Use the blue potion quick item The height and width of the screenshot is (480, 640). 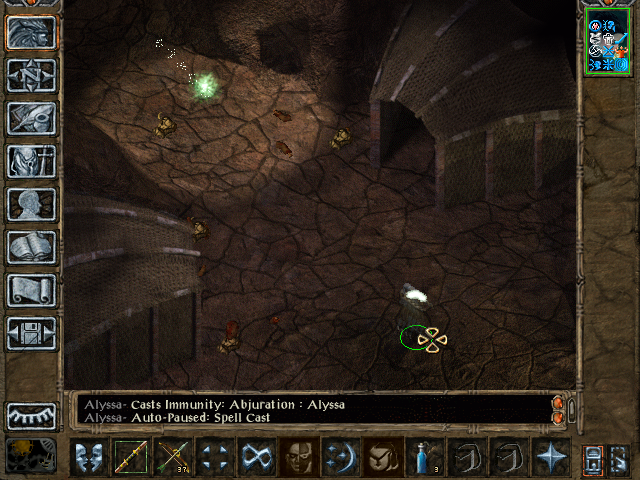[424, 457]
